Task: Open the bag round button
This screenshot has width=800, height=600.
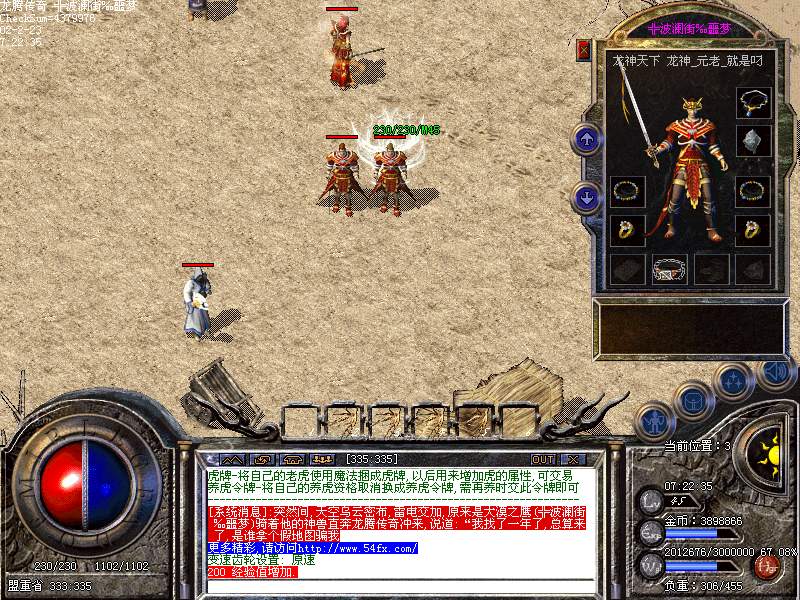Action: coord(693,401)
